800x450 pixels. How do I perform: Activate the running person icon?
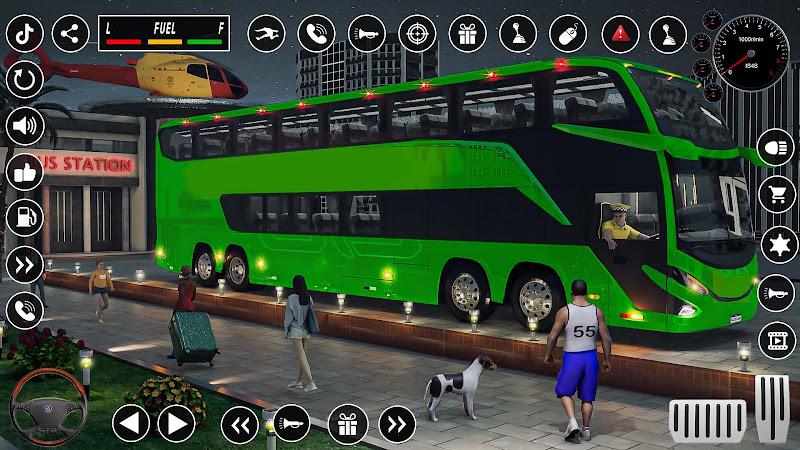(x=265, y=33)
